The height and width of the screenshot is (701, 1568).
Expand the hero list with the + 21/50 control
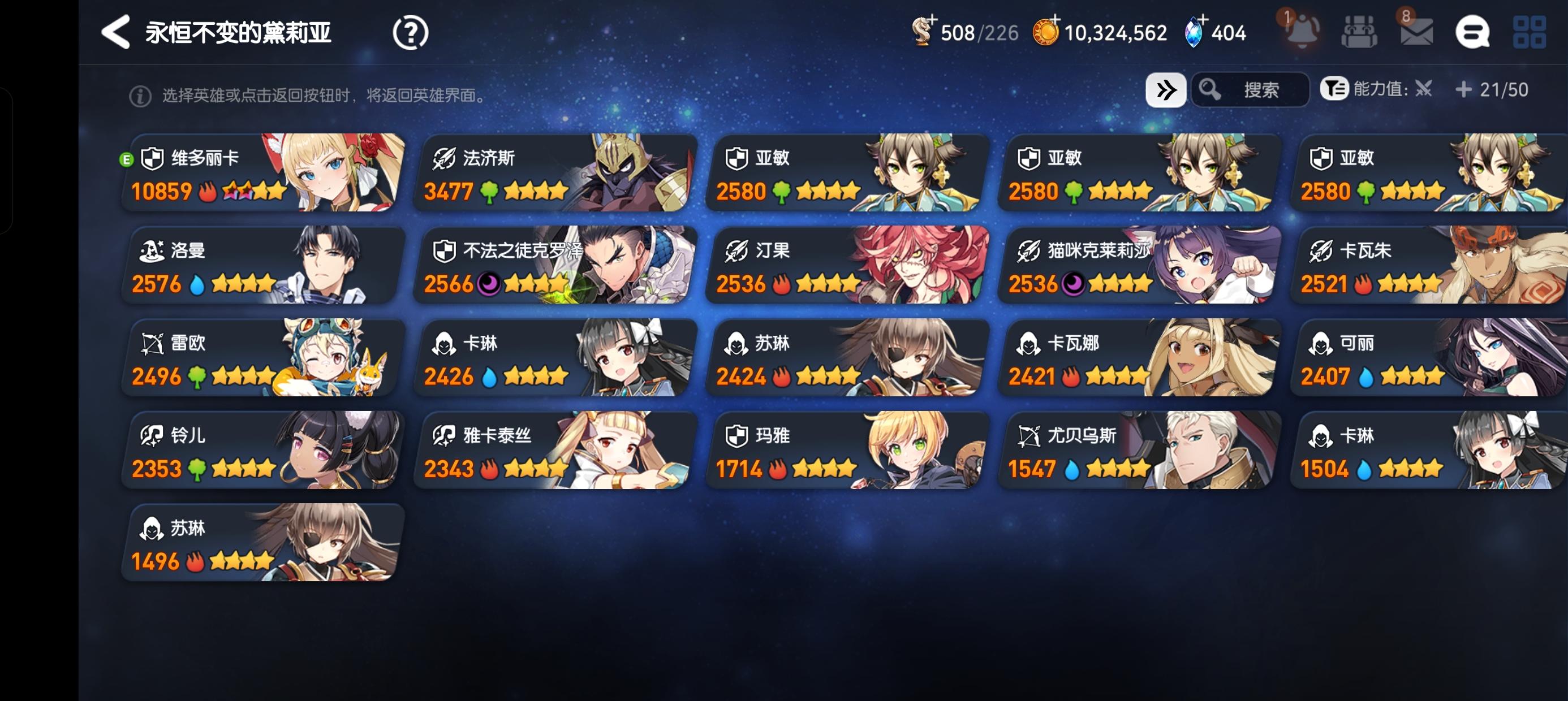(x=1462, y=89)
